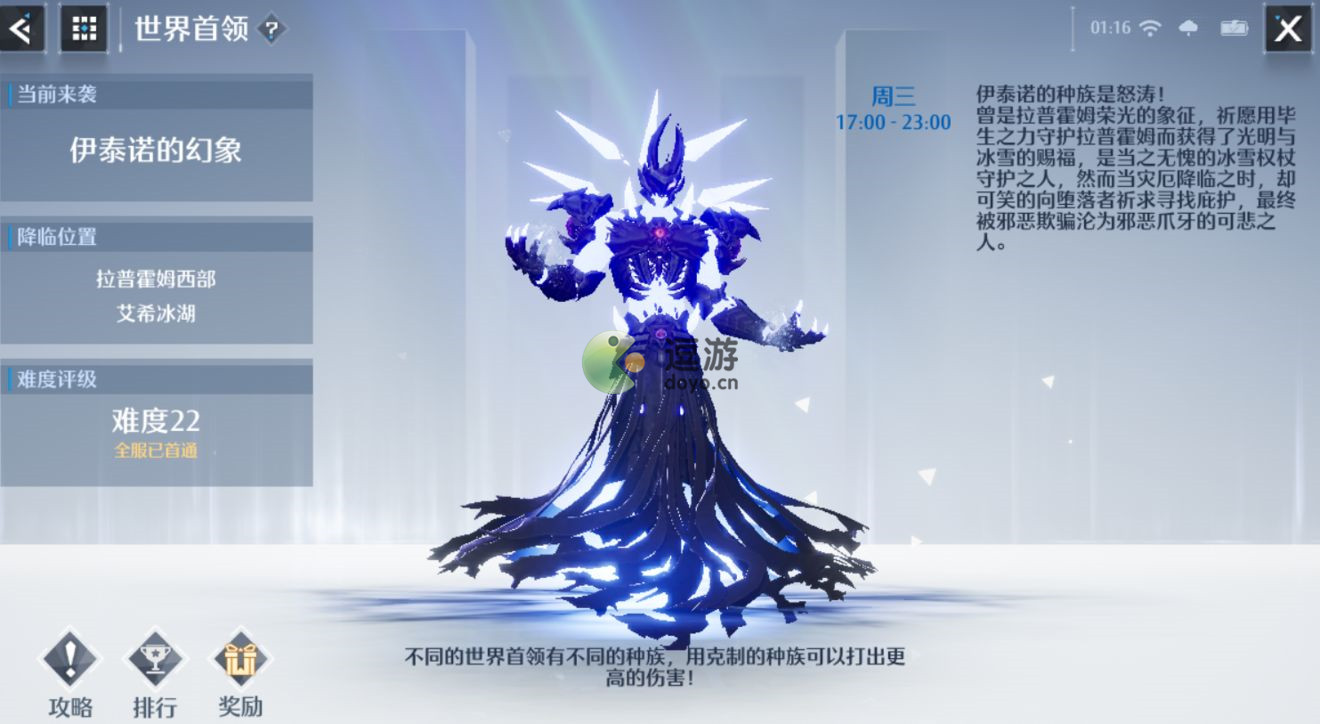Click the back arrow icon
The width and height of the screenshot is (1320, 724).
click(22, 28)
